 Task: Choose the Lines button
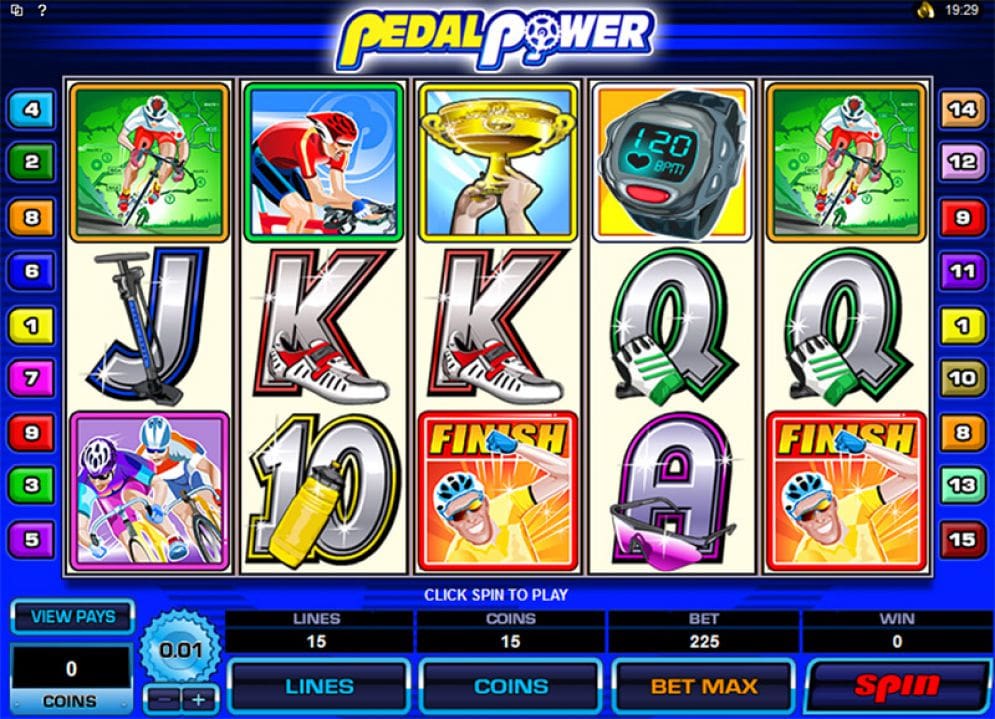(319, 686)
